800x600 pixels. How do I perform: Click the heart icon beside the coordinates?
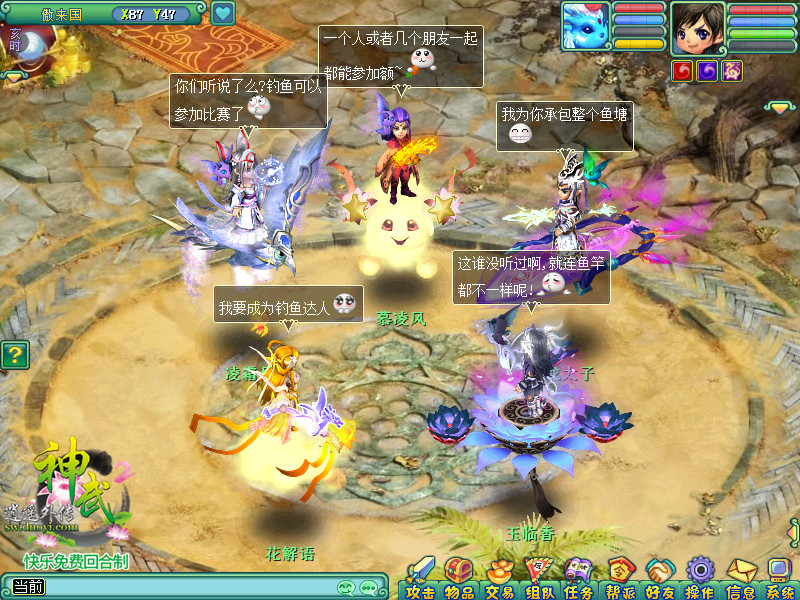click(x=223, y=14)
